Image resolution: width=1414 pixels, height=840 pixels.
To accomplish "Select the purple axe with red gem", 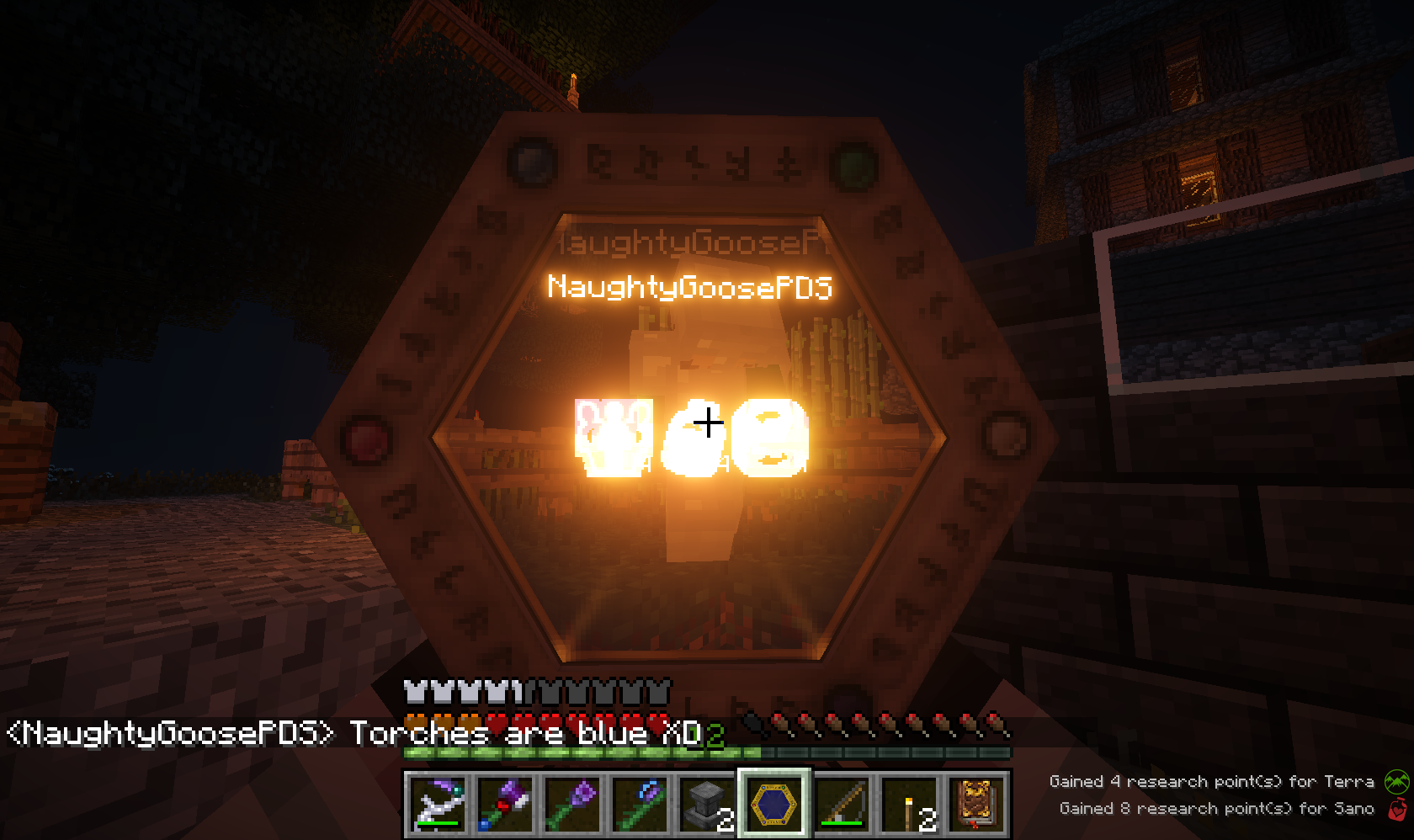I will point(506,804).
